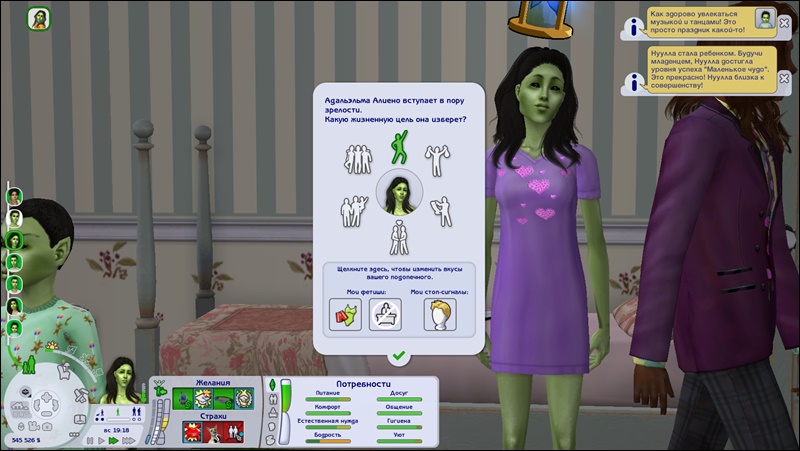Change the clothing turn-on preference
This screenshot has width=800, height=451.
[x=345, y=314]
